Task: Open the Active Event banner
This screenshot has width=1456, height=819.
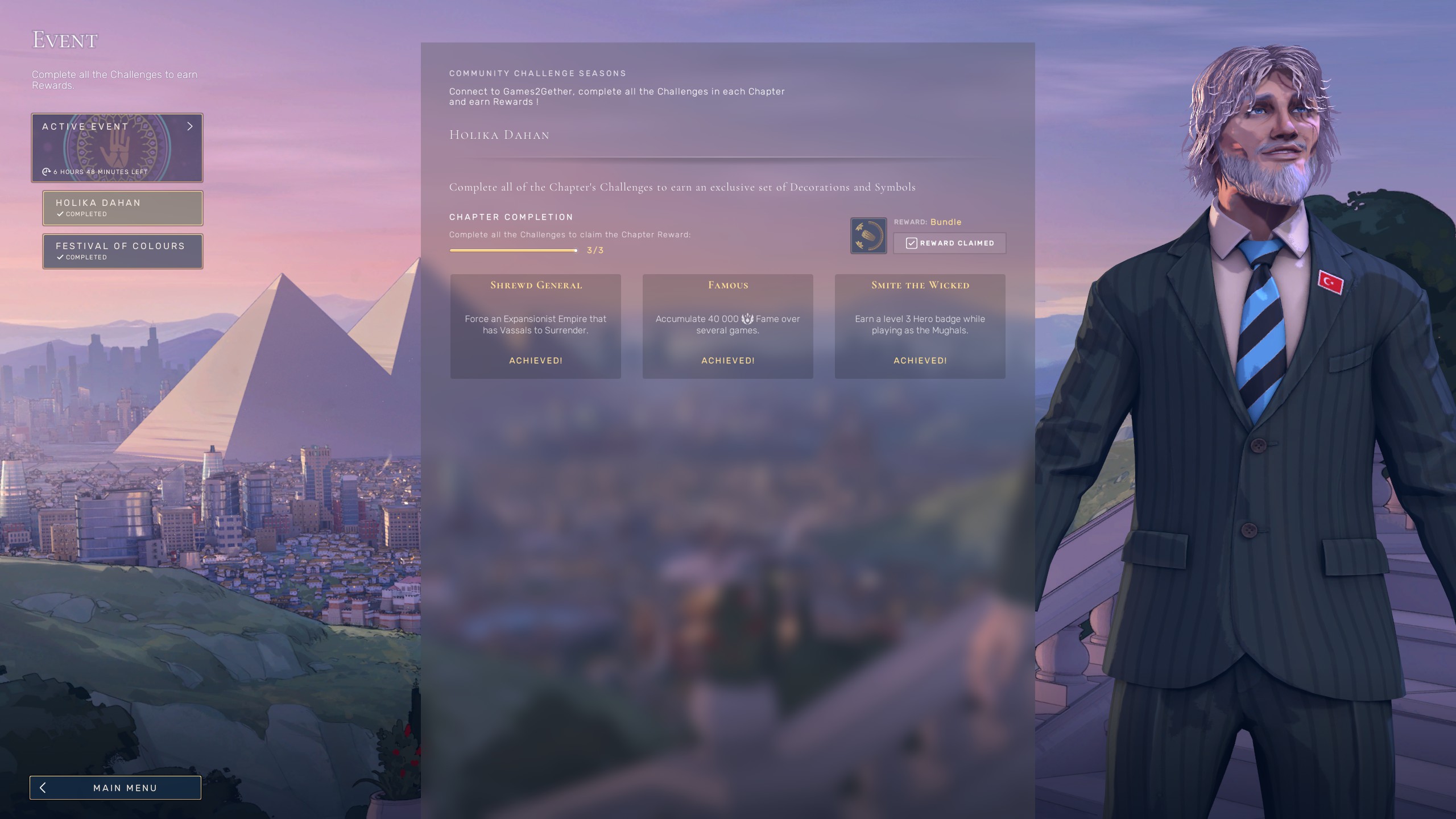Action: 117,148
